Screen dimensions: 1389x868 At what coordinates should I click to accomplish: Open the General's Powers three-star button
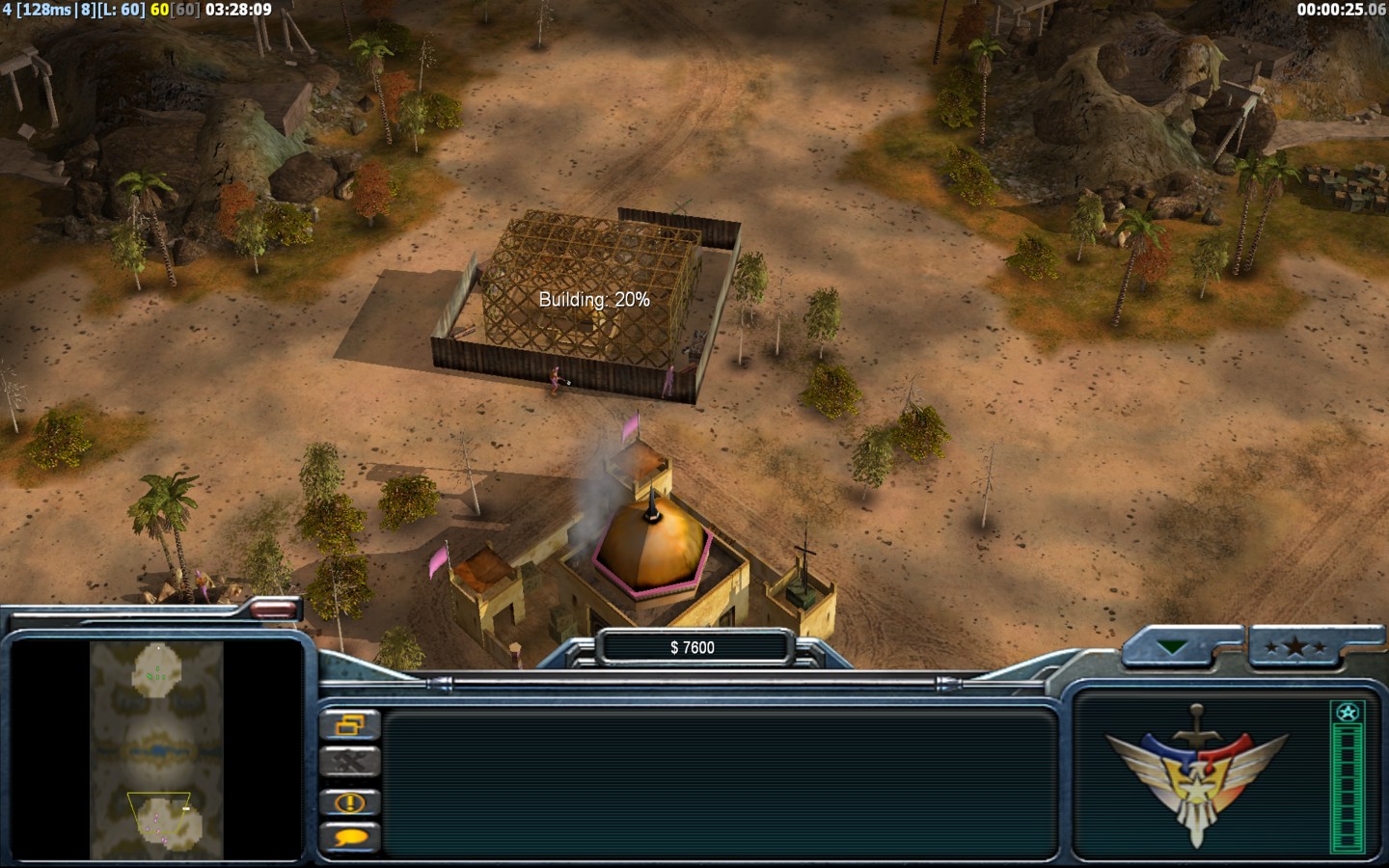pyautogui.click(x=1295, y=647)
